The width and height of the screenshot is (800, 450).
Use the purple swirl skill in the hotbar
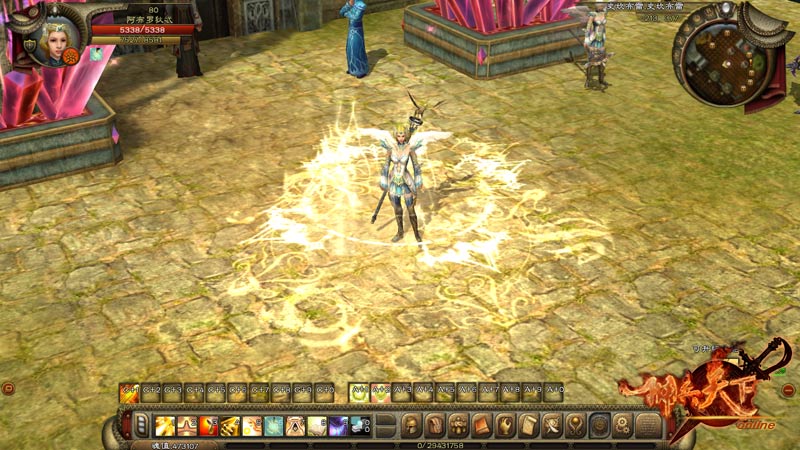tap(338, 425)
